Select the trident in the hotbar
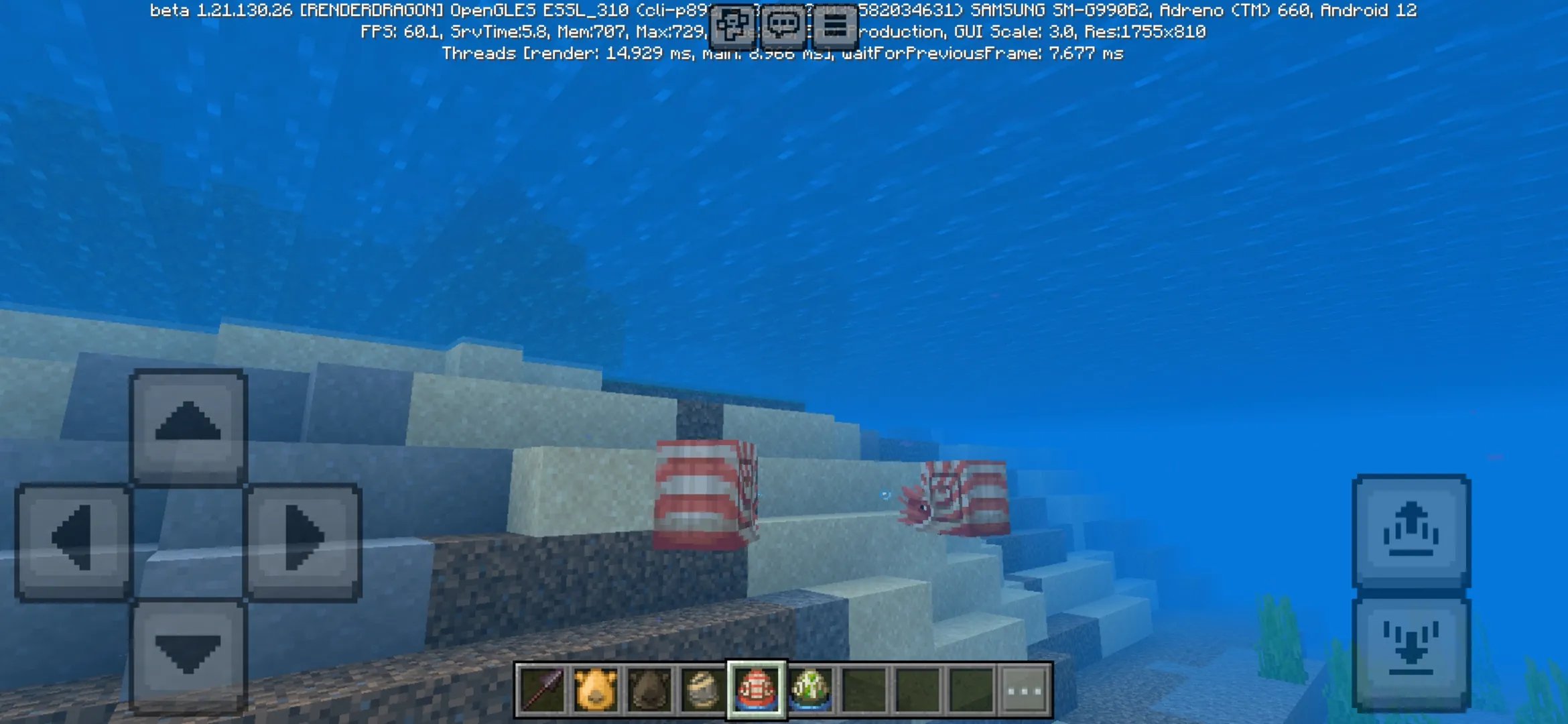 tap(544, 691)
